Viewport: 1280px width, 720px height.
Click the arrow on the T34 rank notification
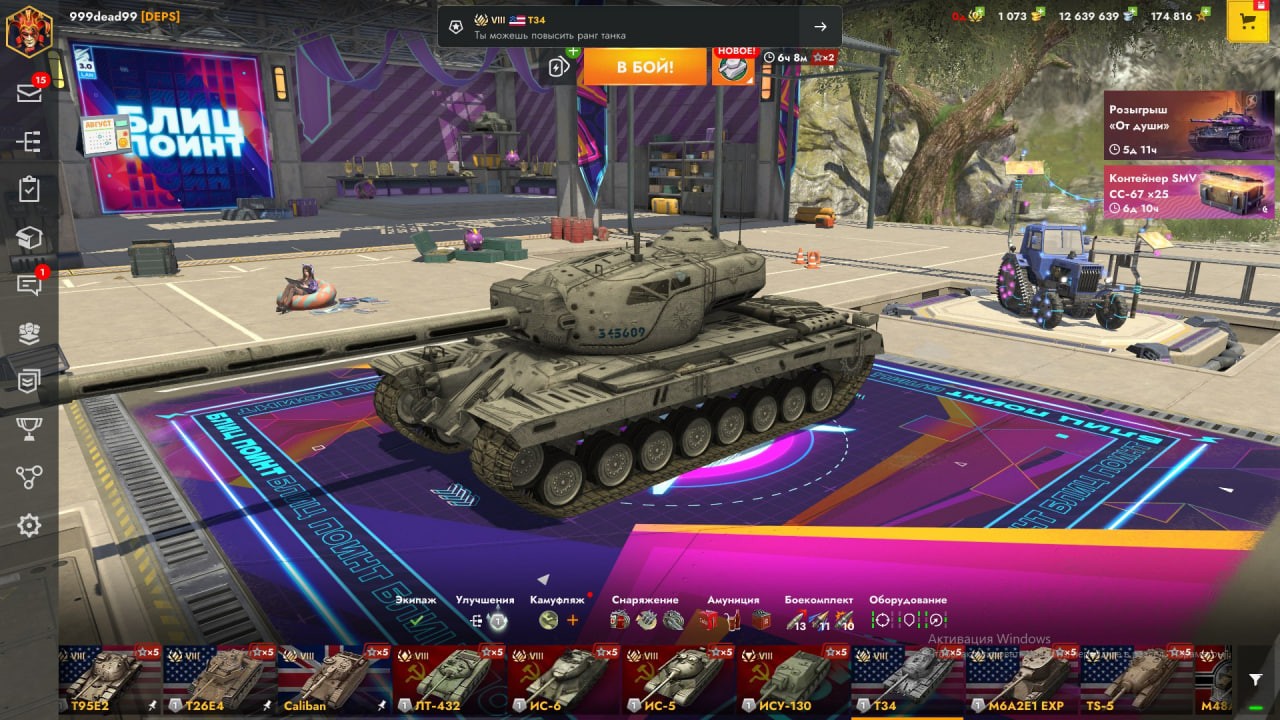click(820, 27)
